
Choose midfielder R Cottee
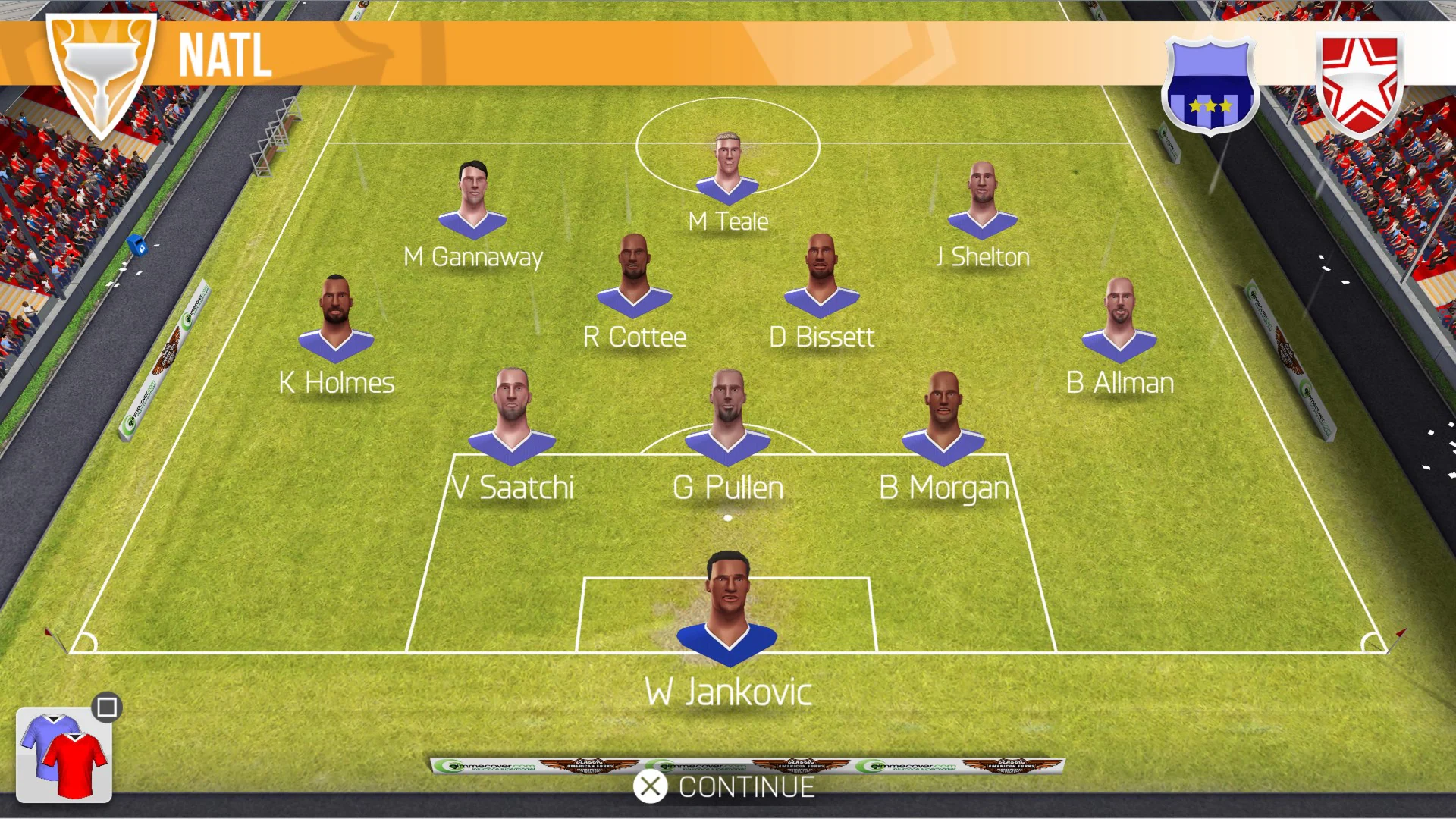(x=634, y=277)
